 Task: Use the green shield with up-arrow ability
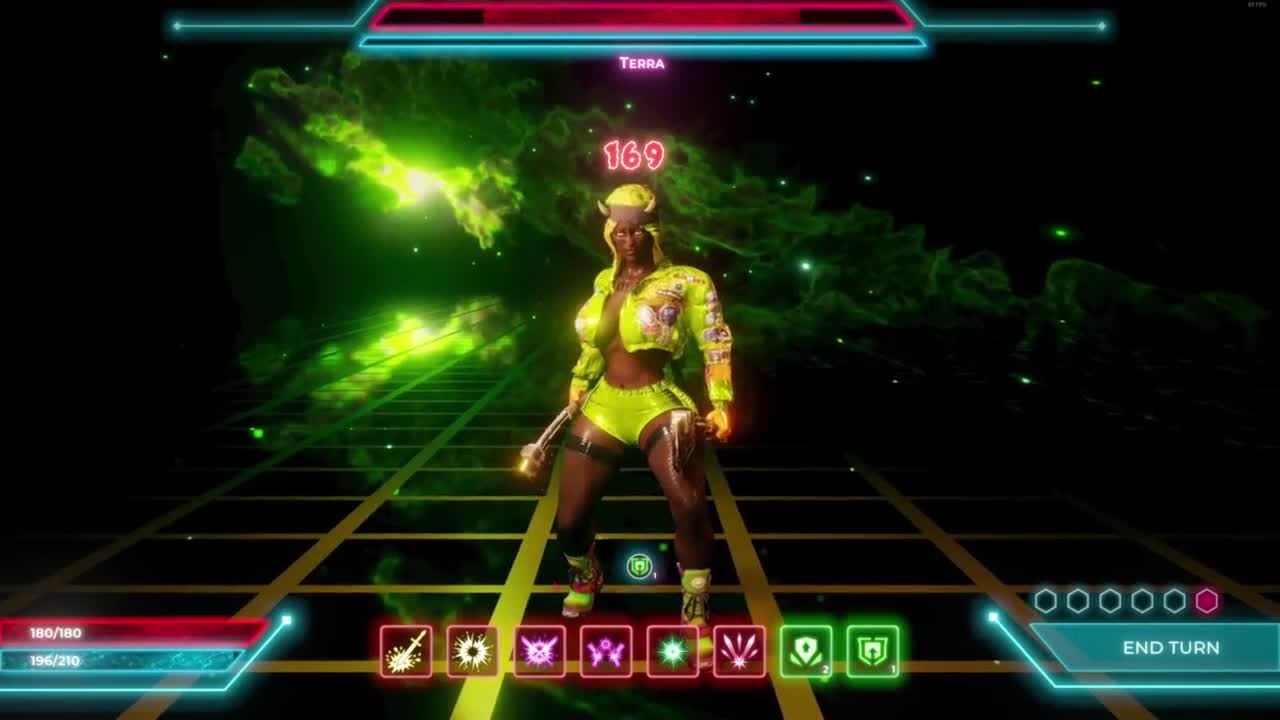[x=872, y=652]
